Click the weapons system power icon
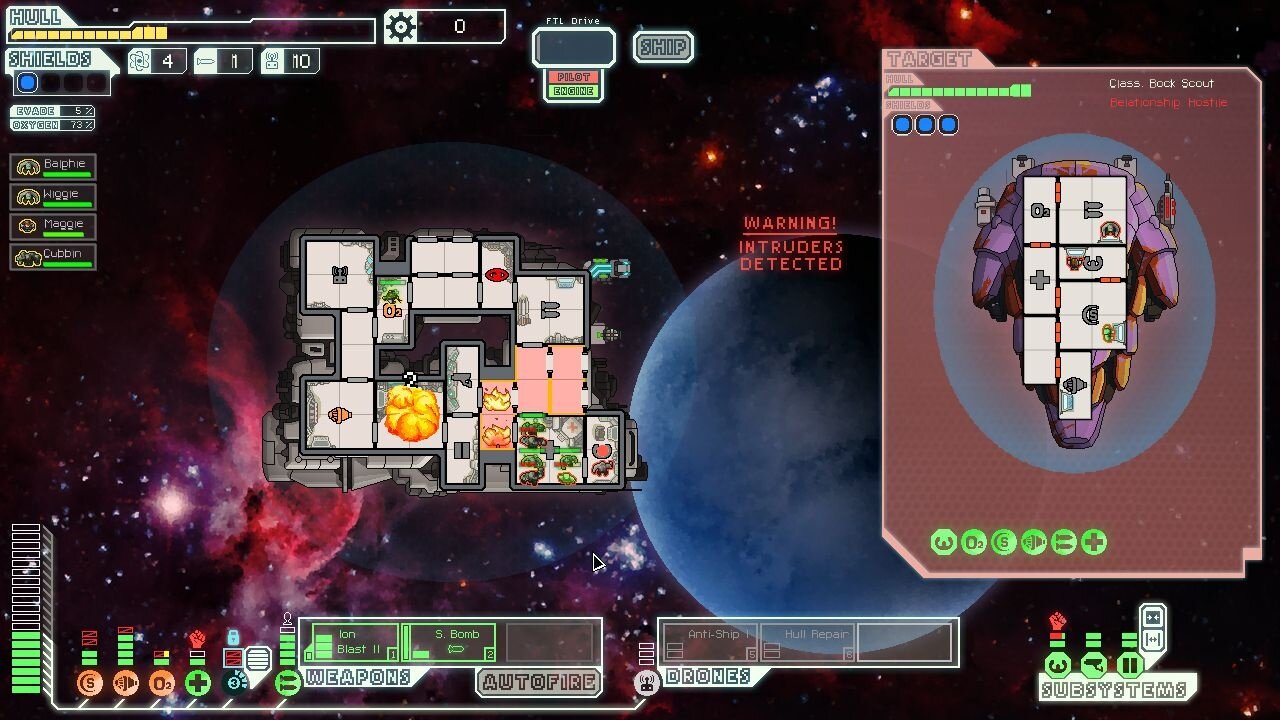Screen dimensions: 1280x720 (x=288, y=683)
